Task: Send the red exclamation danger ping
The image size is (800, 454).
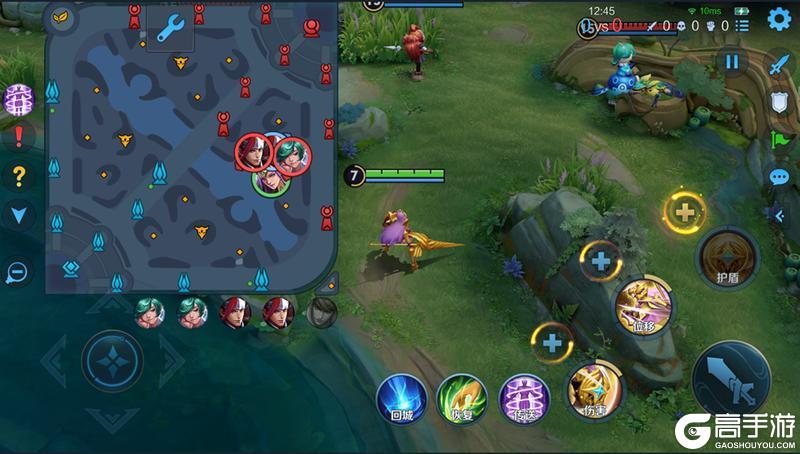Action: coord(18,137)
